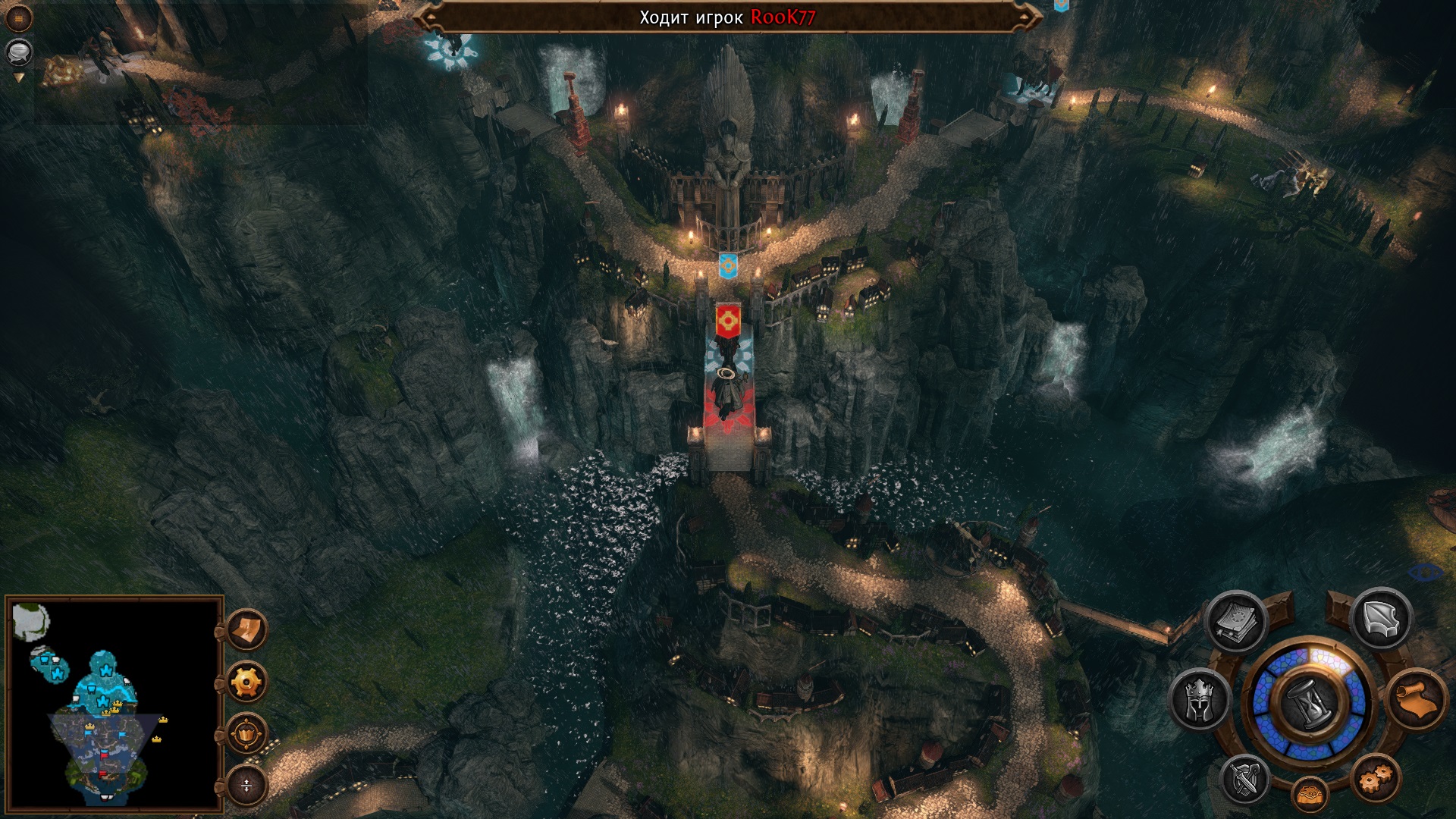Open the crowned helmet hero screen

point(1200,699)
